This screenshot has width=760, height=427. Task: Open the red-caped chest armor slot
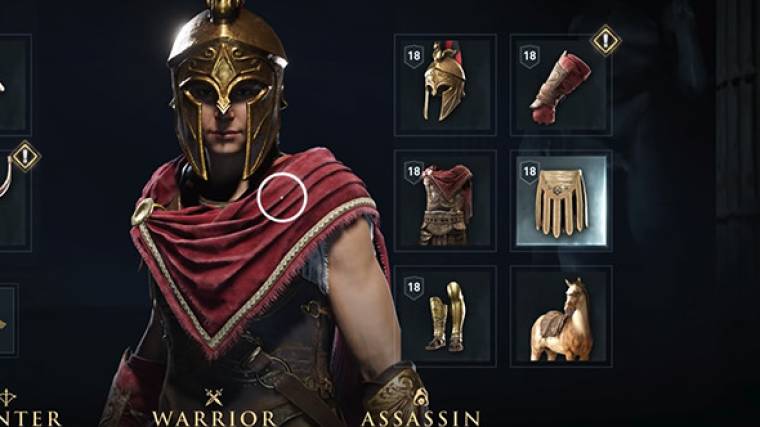tap(445, 201)
